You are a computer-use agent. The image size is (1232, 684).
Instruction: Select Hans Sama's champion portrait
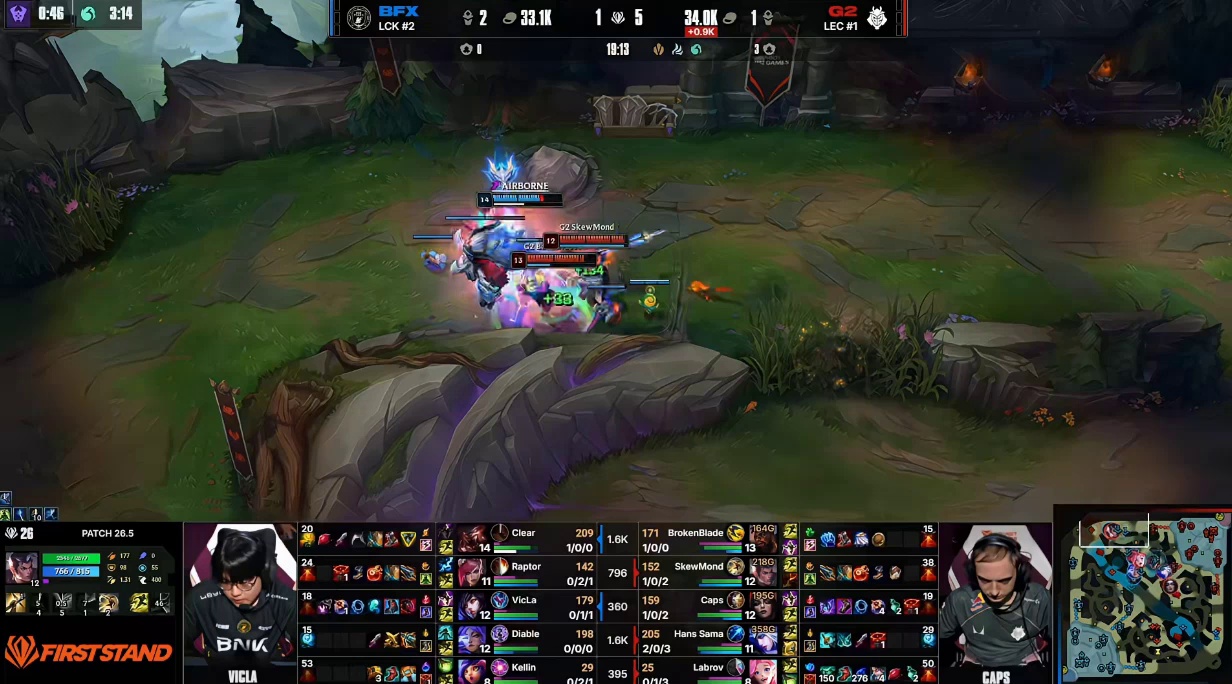[x=763, y=639]
